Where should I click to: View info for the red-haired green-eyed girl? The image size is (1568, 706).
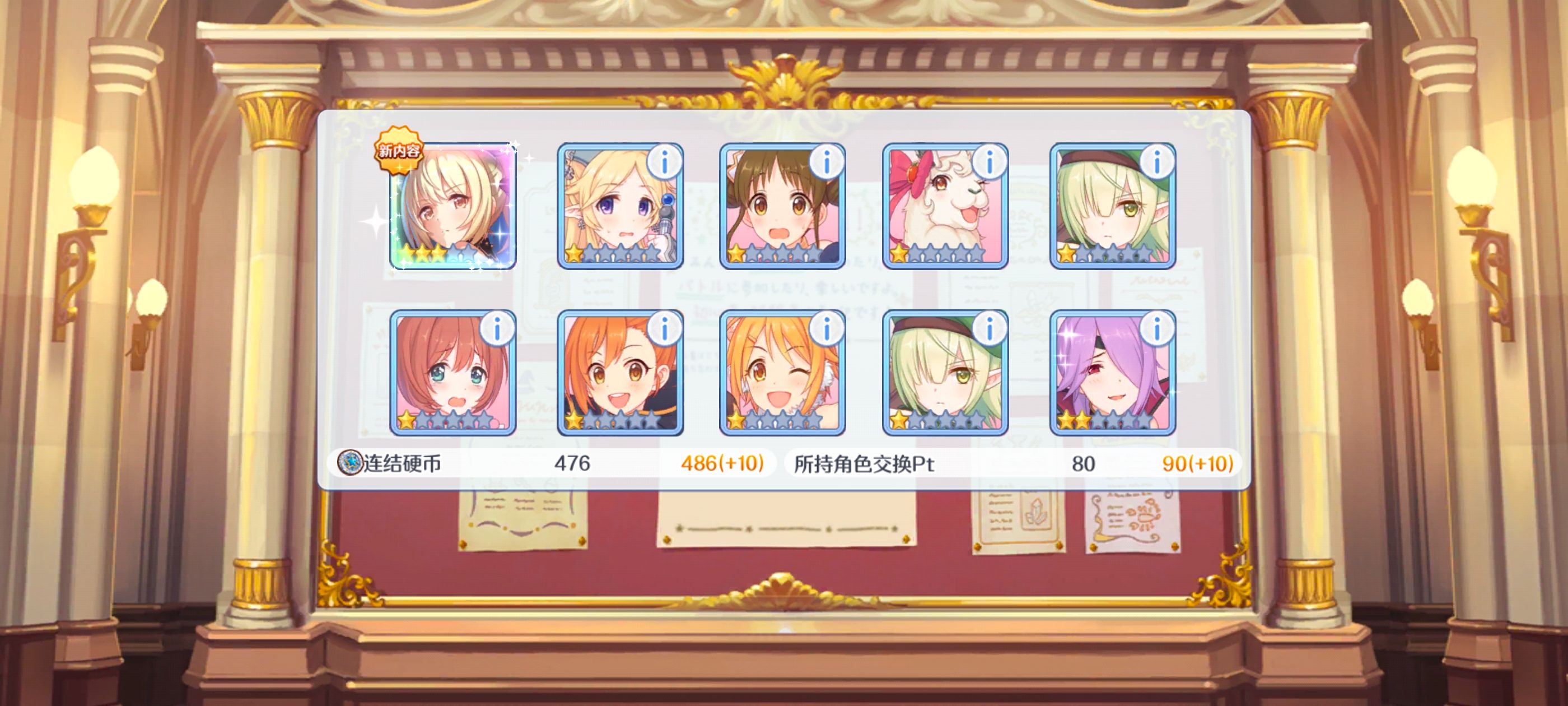pos(497,329)
